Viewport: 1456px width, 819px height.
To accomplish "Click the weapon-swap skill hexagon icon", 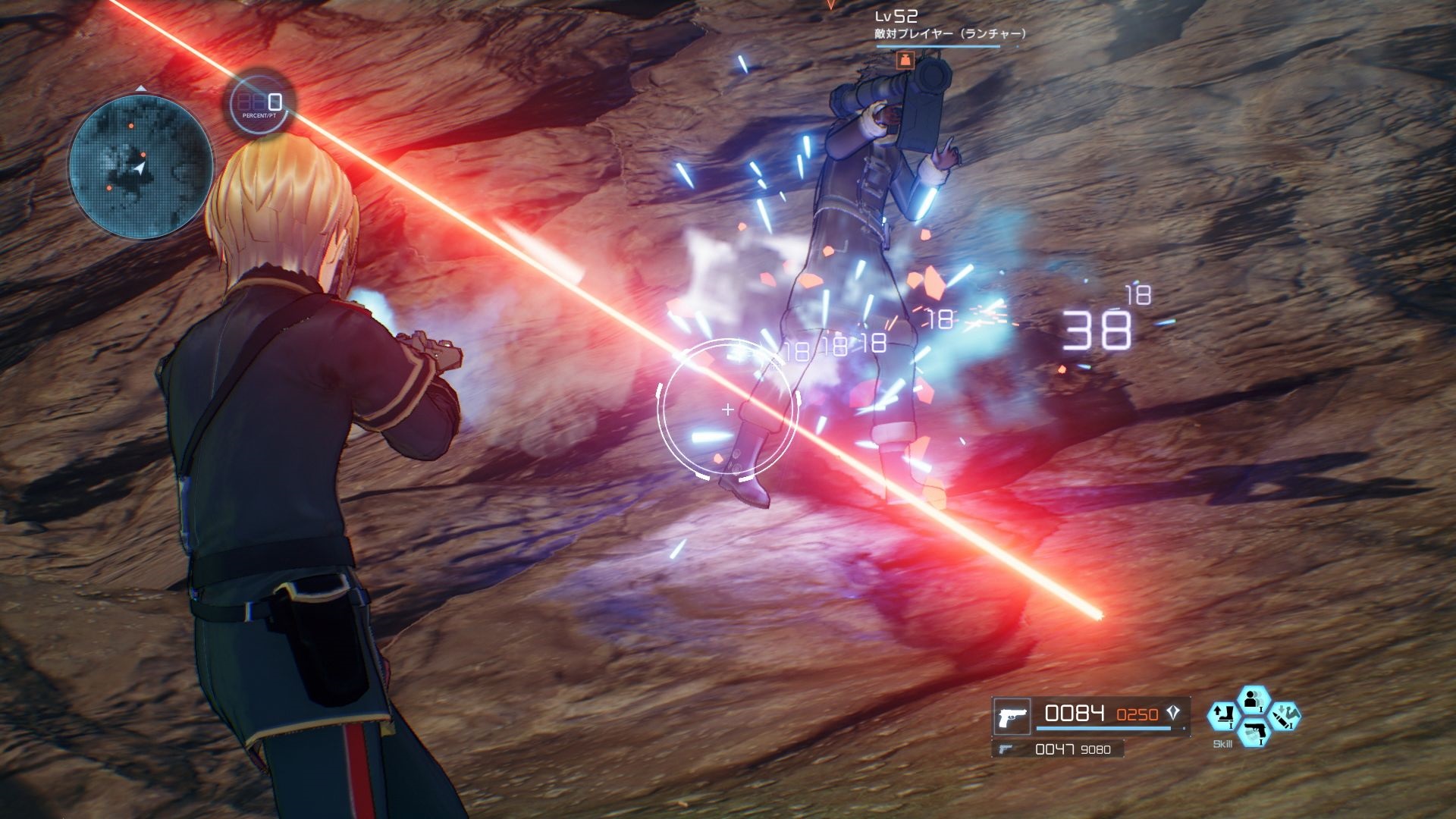I will 1223,717.
